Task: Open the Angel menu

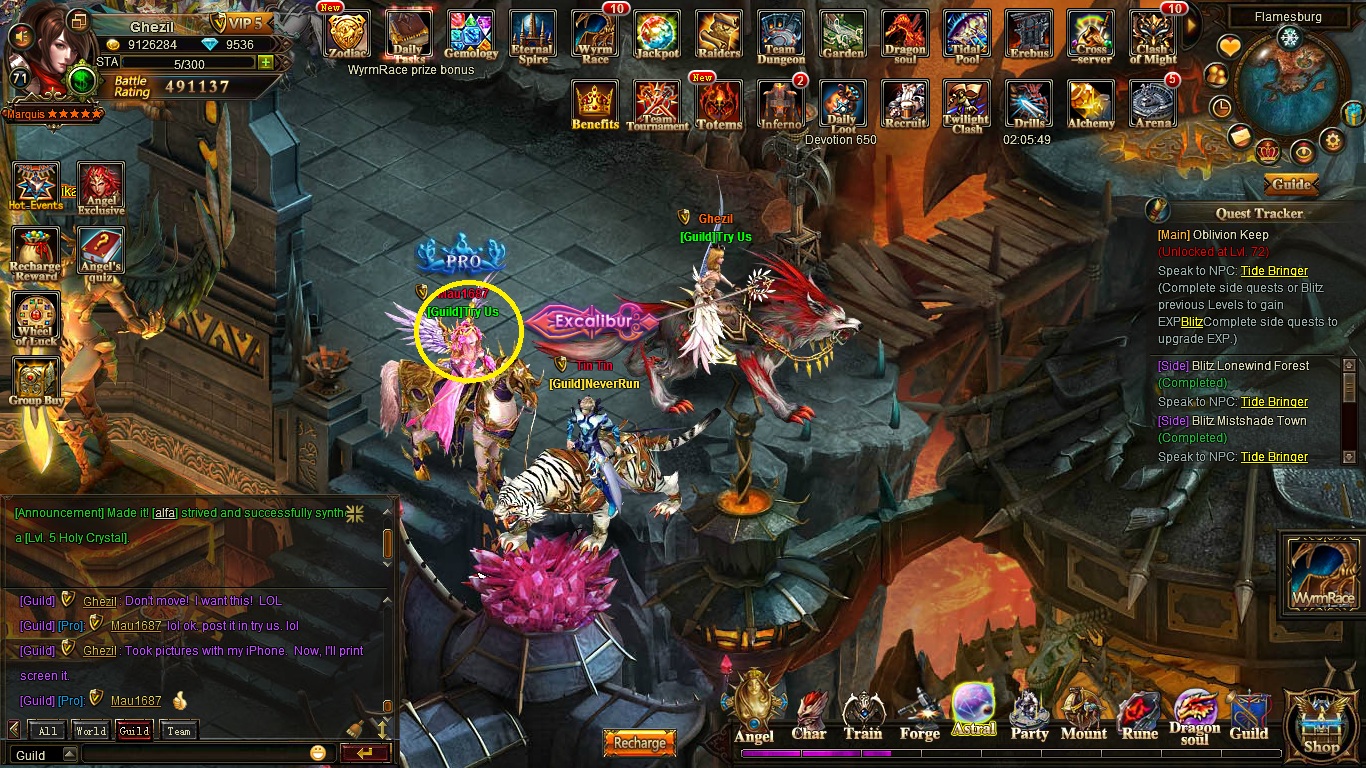Action: point(754,712)
